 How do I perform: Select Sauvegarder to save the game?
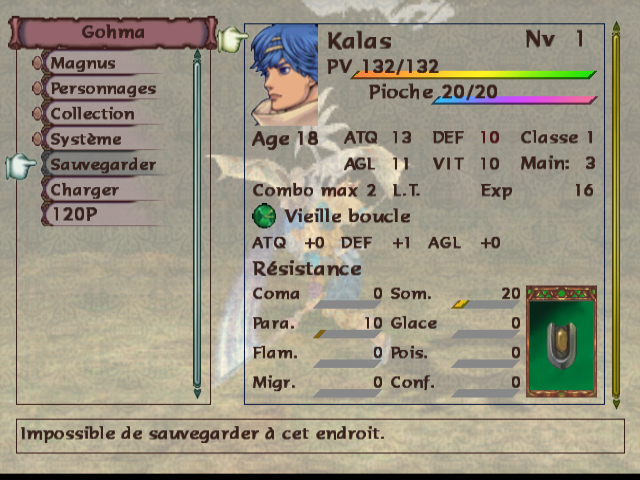102,164
